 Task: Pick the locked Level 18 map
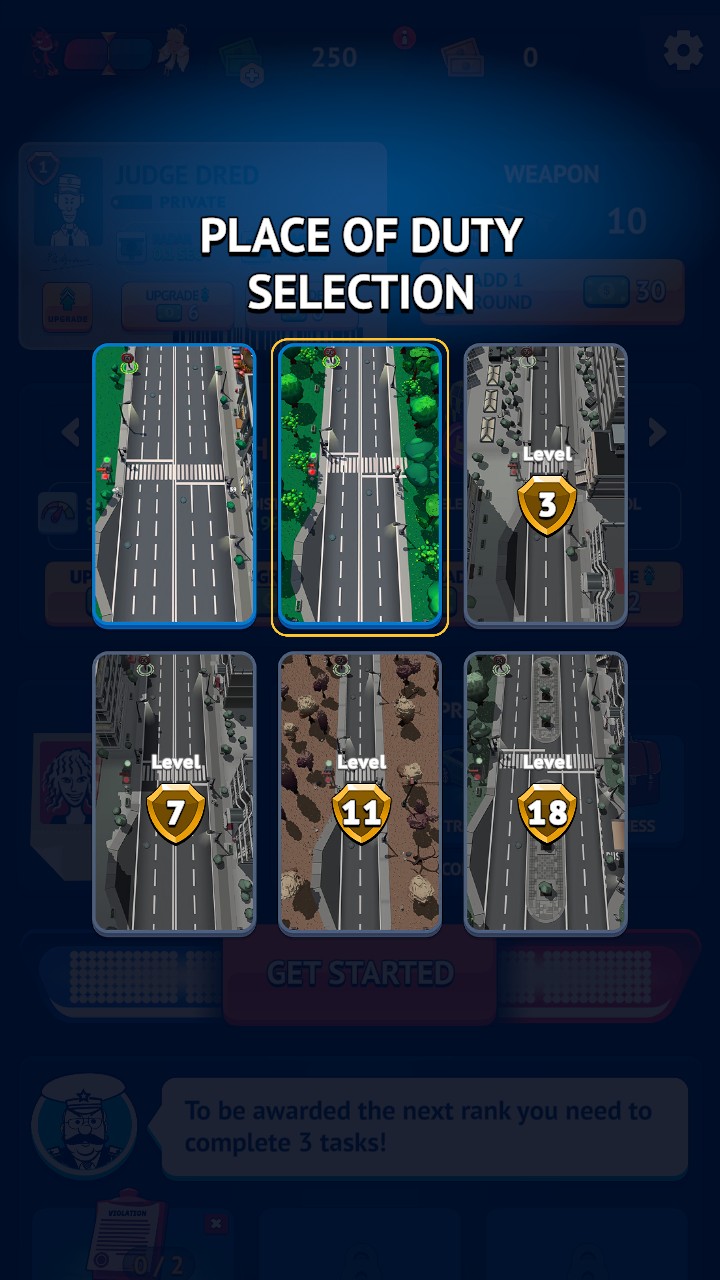pos(546,793)
